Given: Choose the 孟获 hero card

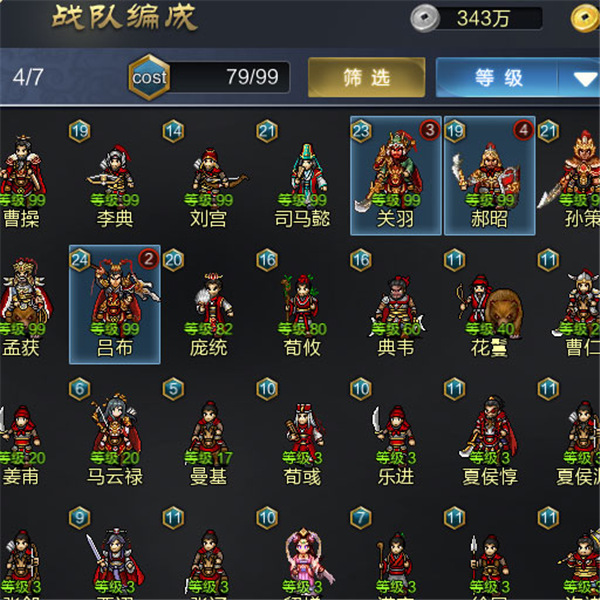Looking at the screenshot, I should click(x=22, y=305).
